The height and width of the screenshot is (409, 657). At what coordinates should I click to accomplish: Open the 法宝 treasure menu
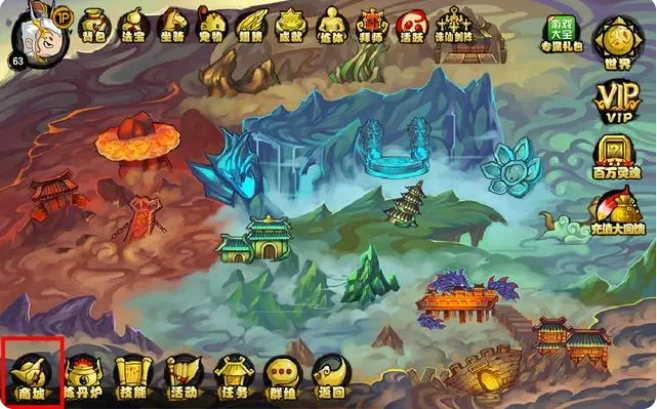[134, 24]
